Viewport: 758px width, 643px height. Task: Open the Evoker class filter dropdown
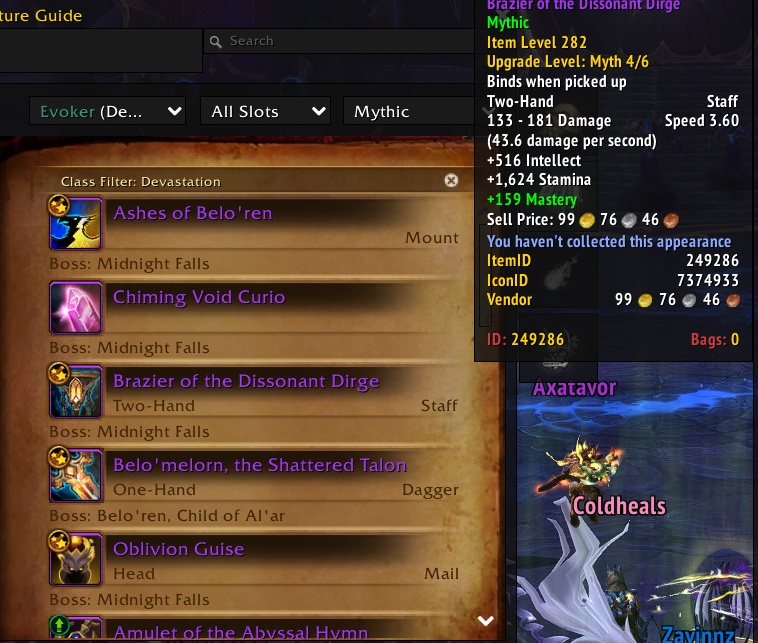coord(108,112)
